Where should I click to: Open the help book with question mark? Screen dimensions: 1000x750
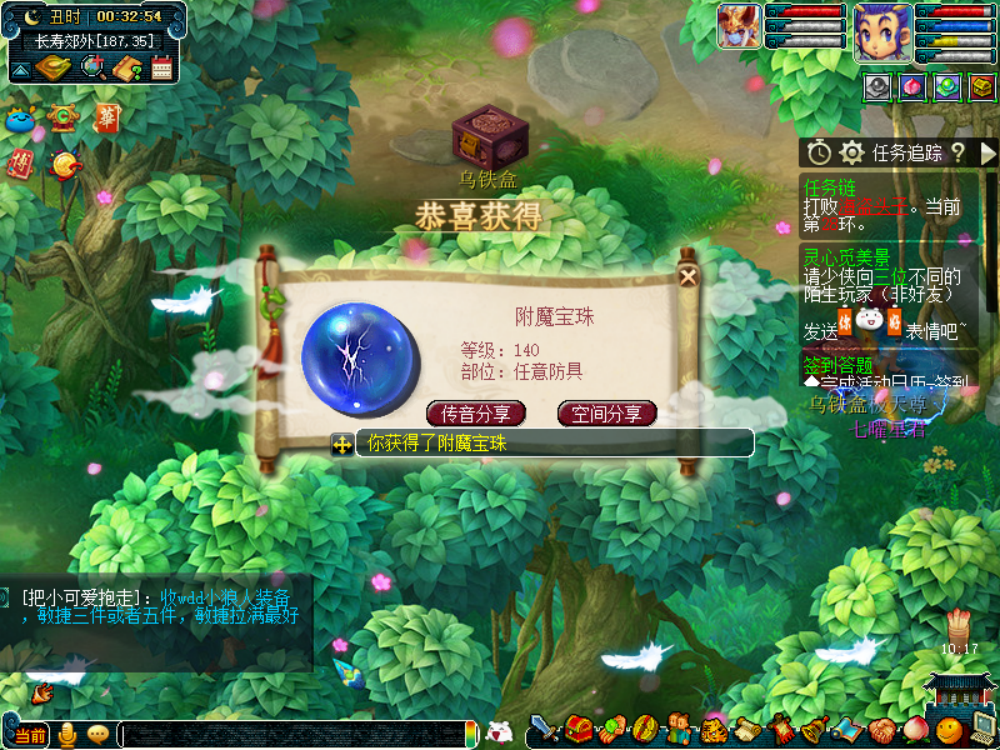point(128,68)
